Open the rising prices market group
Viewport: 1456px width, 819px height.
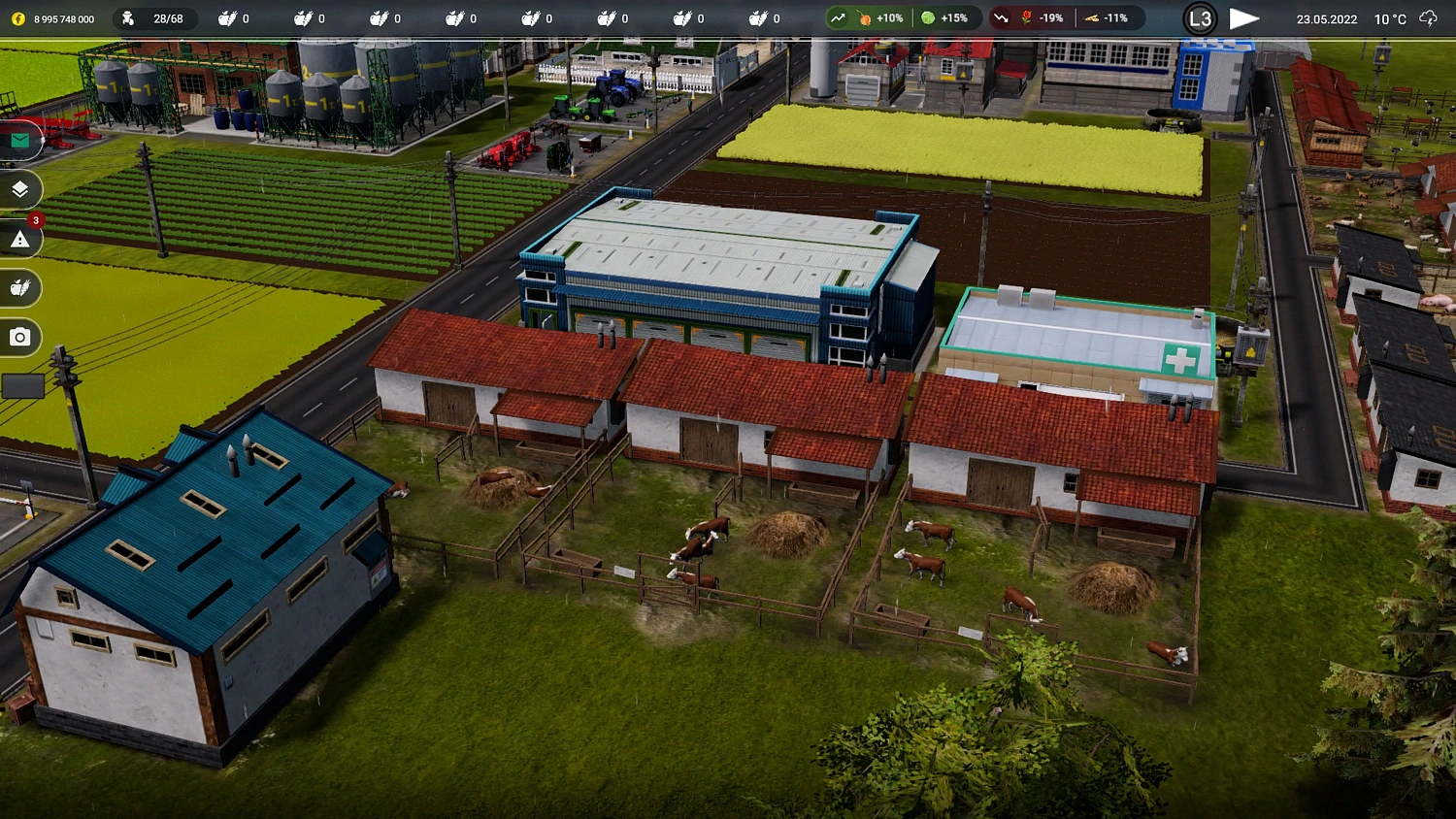tap(837, 17)
